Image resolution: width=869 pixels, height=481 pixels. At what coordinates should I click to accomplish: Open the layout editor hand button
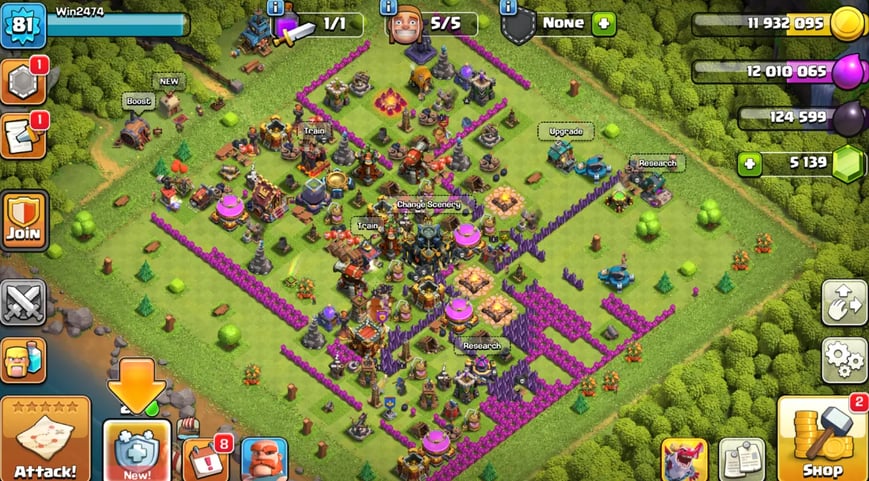(x=843, y=302)
